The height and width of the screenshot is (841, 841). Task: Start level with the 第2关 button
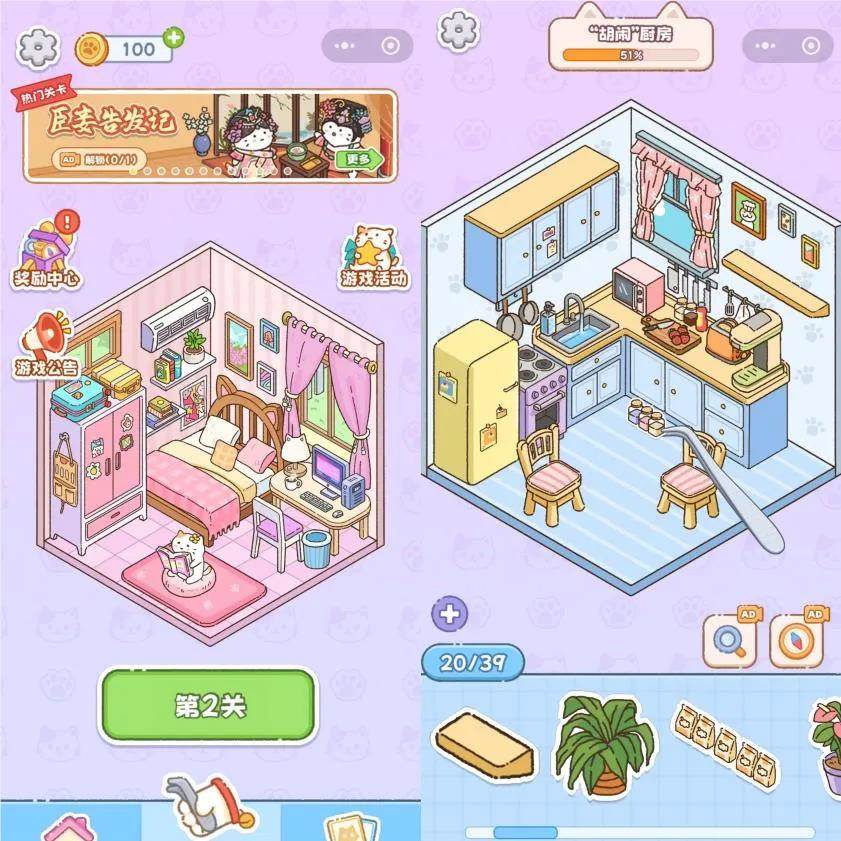click(208, 704)
